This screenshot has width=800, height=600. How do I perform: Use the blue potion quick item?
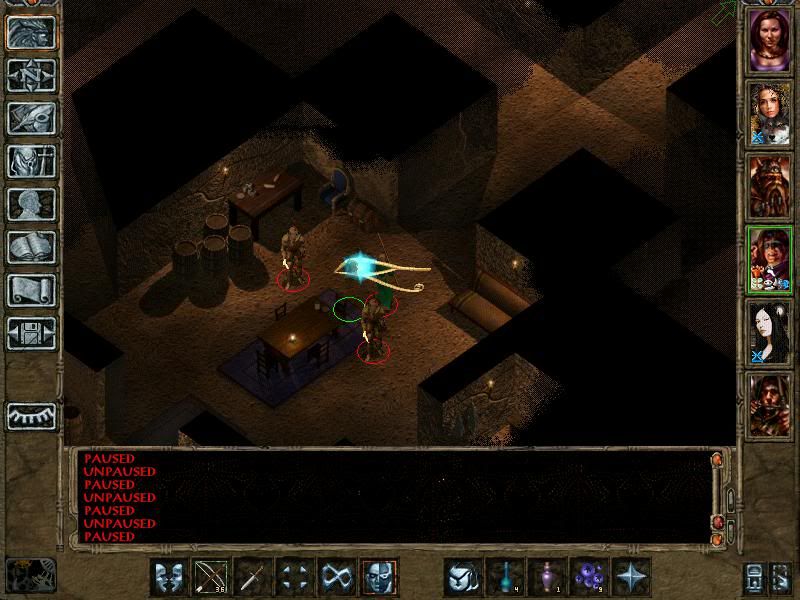(505, 577)
